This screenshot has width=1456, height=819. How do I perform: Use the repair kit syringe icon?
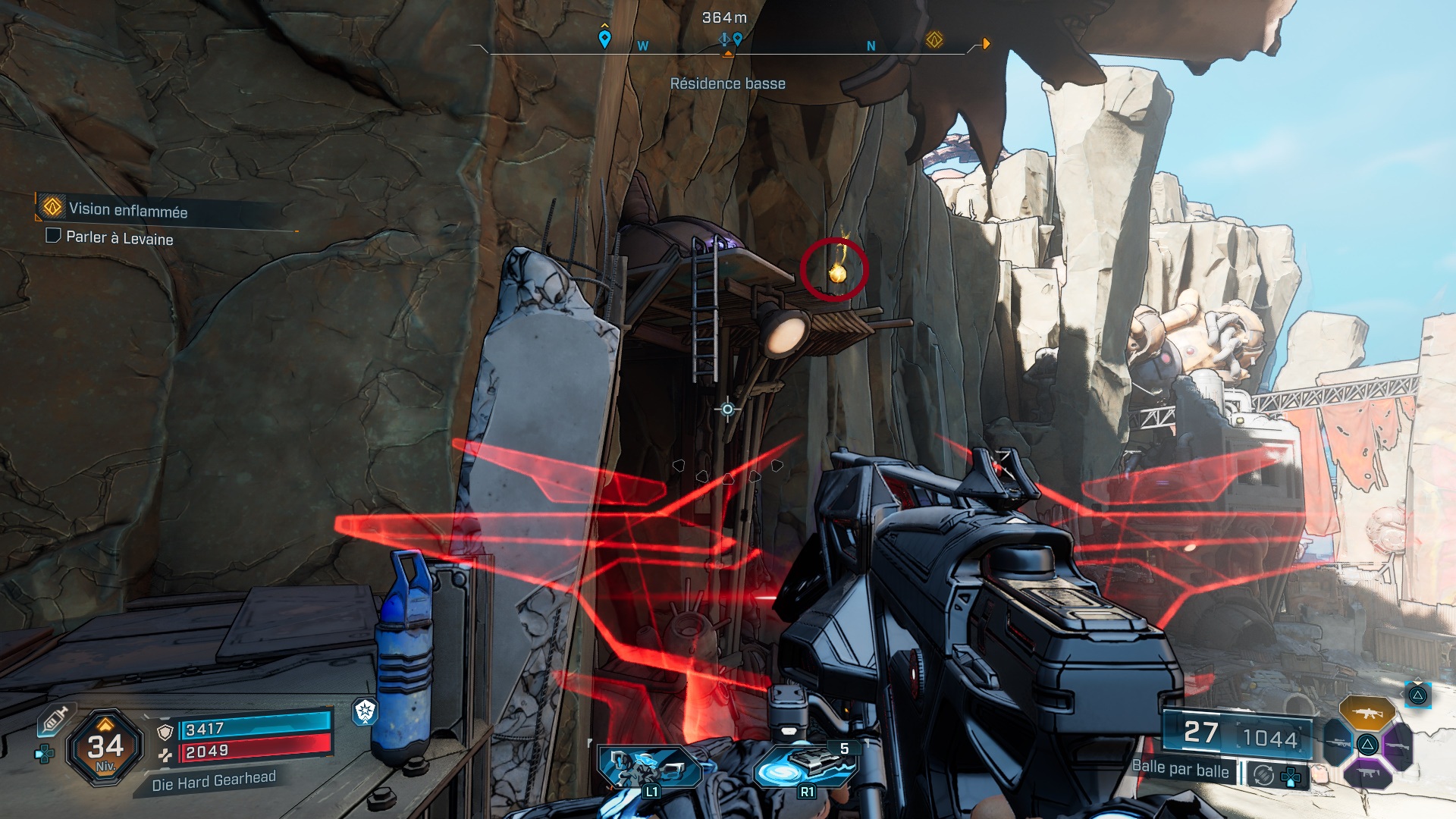pyautogui.click(x=55, y=718)
